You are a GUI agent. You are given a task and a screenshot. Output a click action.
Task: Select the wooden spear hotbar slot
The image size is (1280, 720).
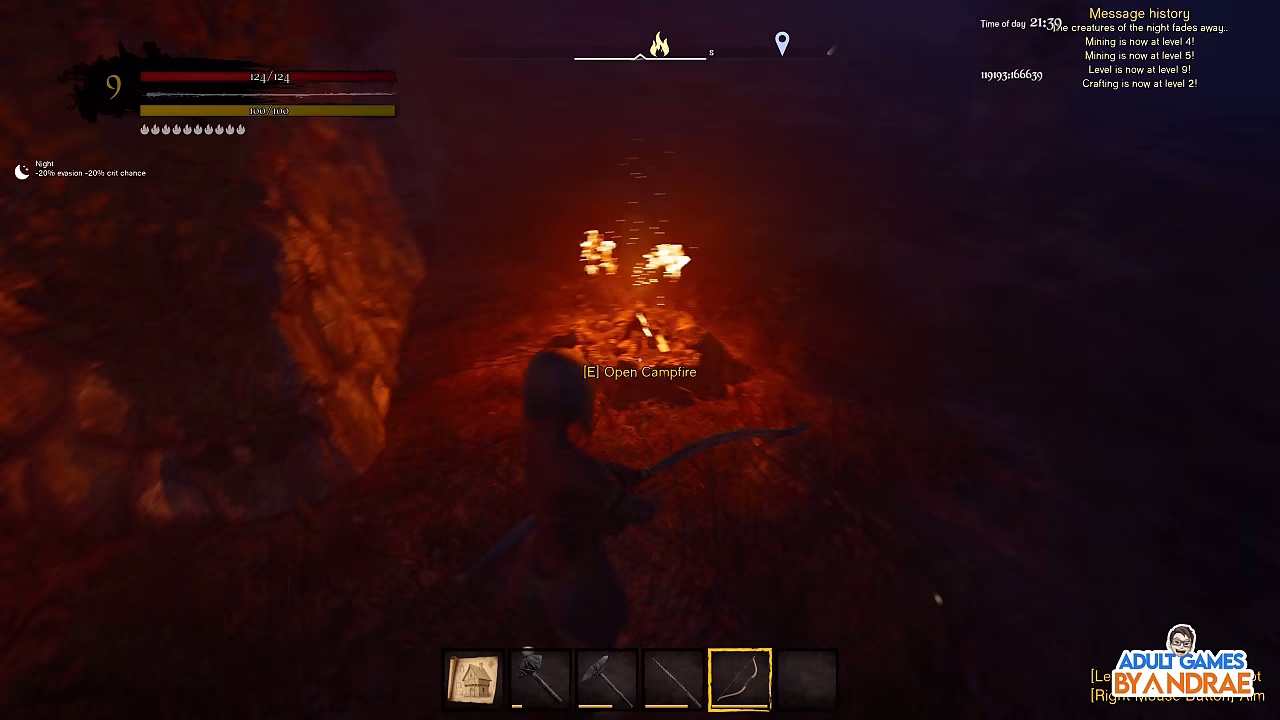point(673,678)
